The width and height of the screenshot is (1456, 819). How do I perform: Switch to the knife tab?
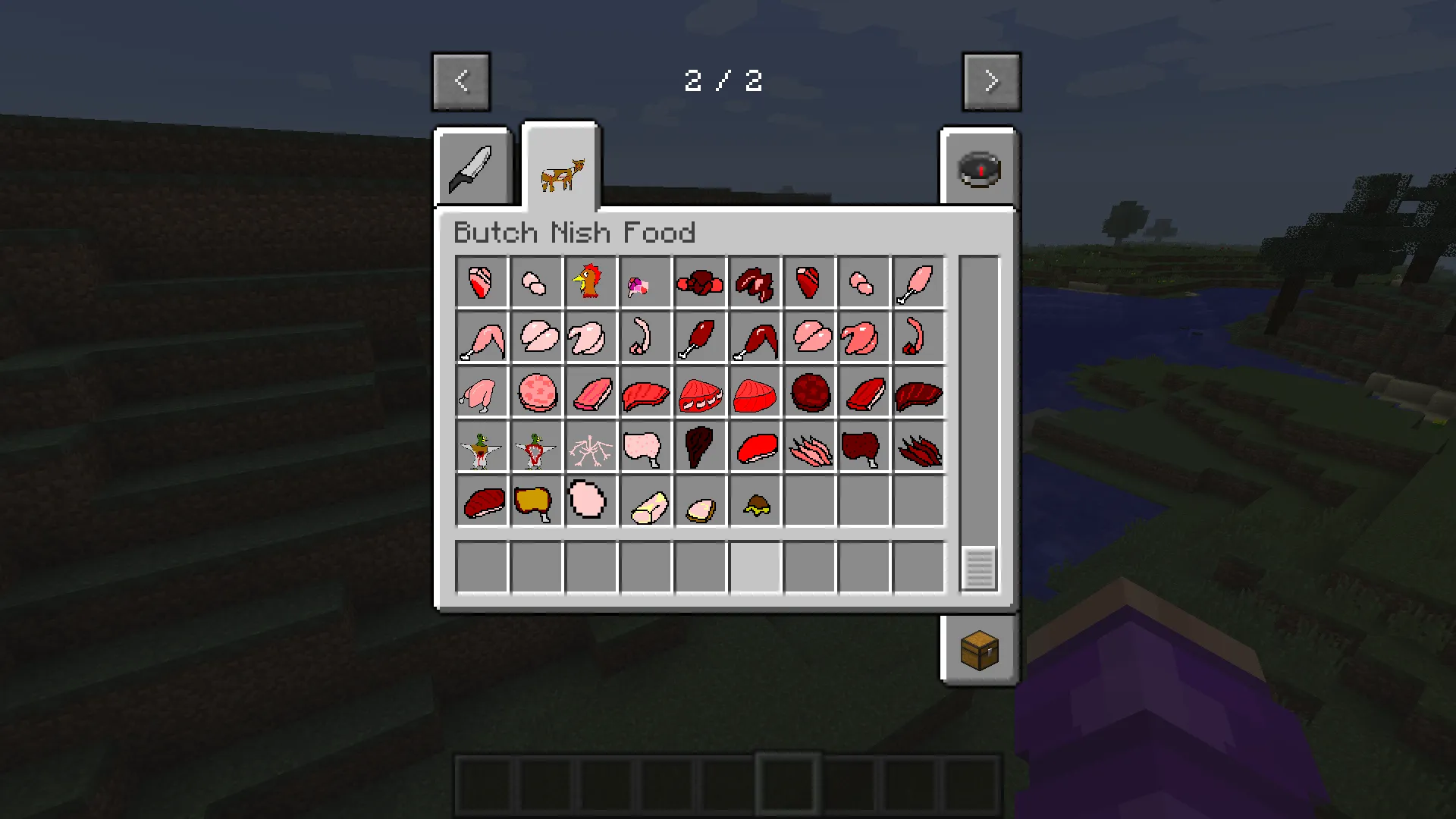click(472, 168)
